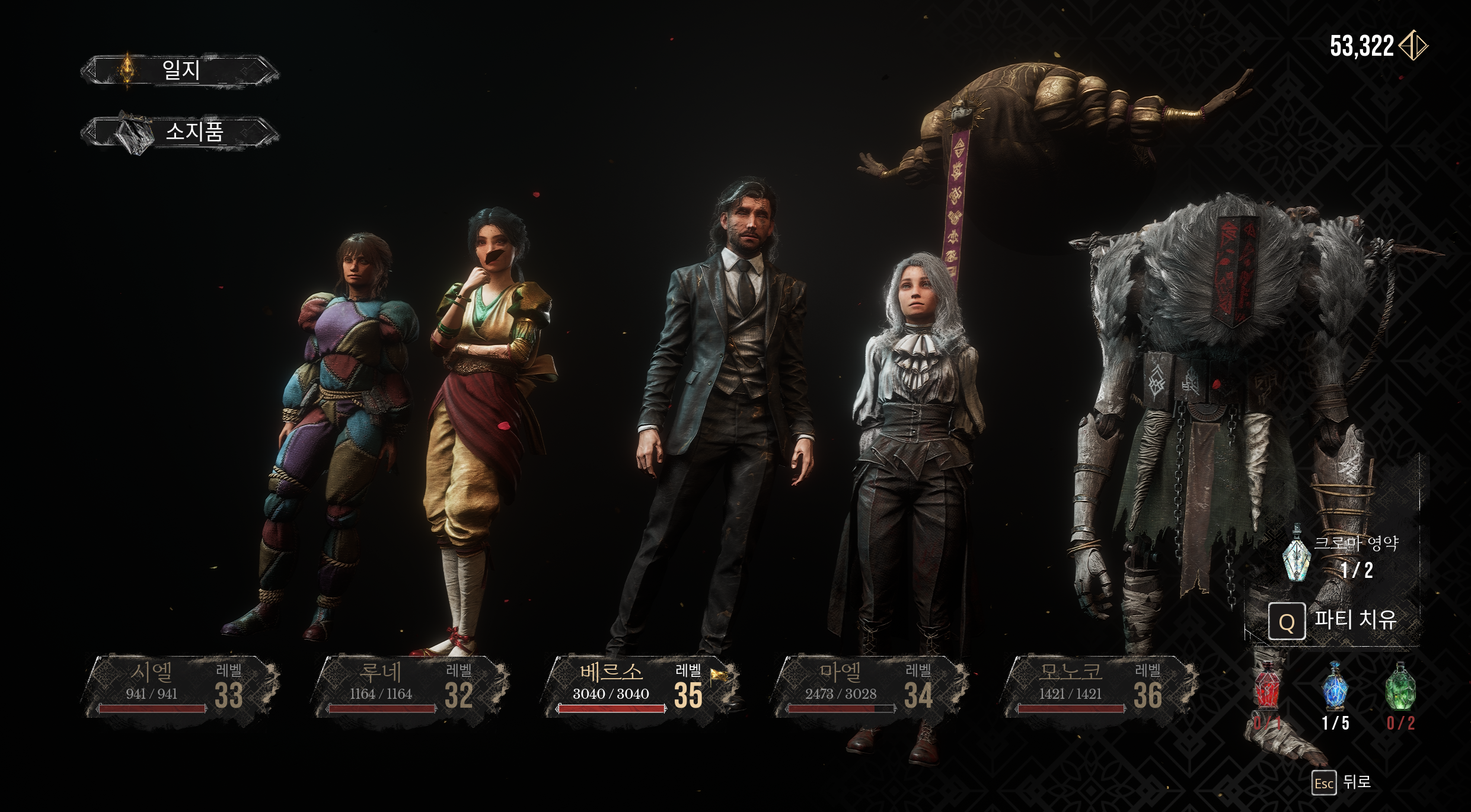This screenshot has width=1471, height=812.
Task: Choose the green tint potion
Action: pos(1400,688)
